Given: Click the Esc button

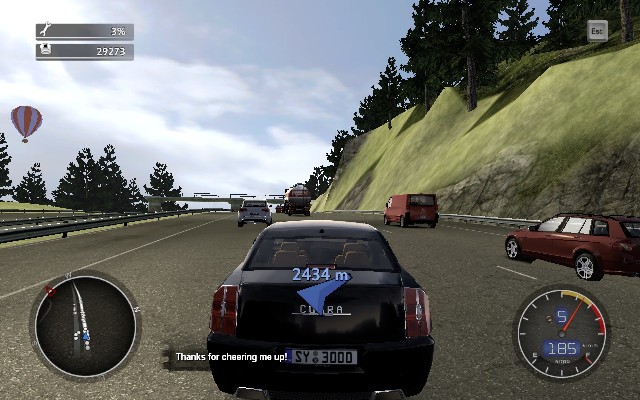Looking at the screenshot, I should tap(597, 31).
